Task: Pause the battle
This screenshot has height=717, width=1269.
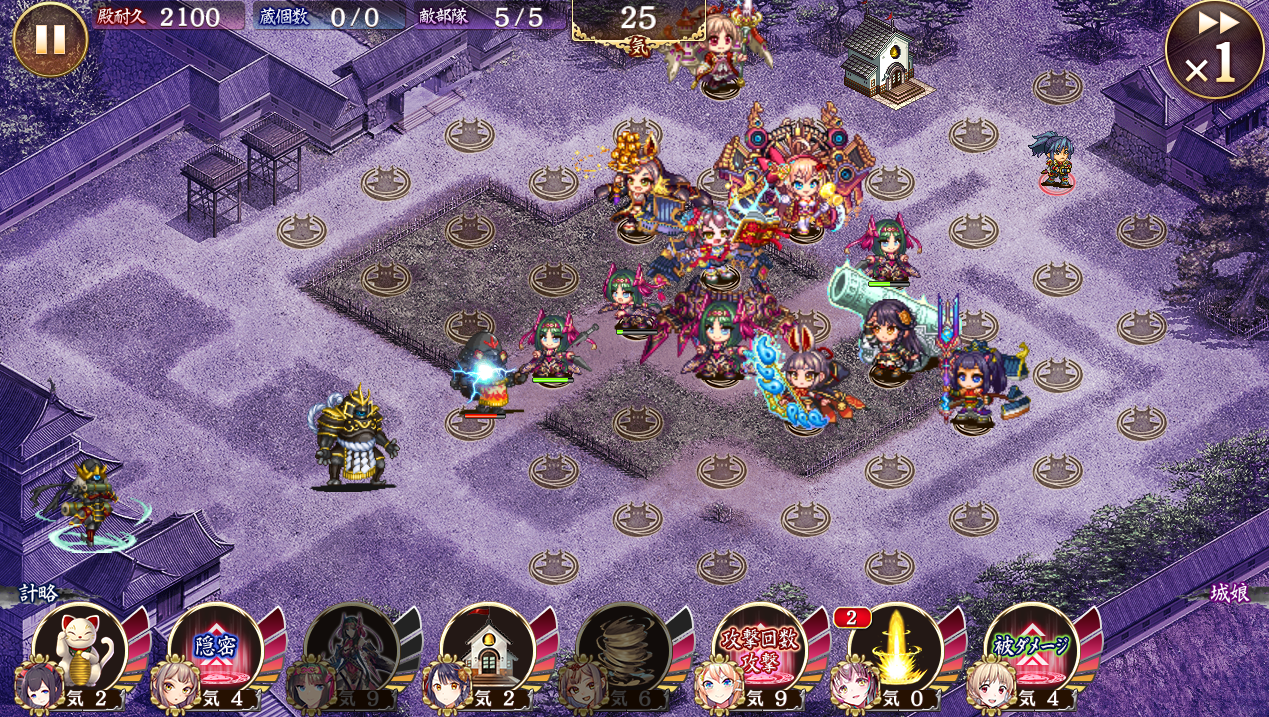Action: point(50,39)
